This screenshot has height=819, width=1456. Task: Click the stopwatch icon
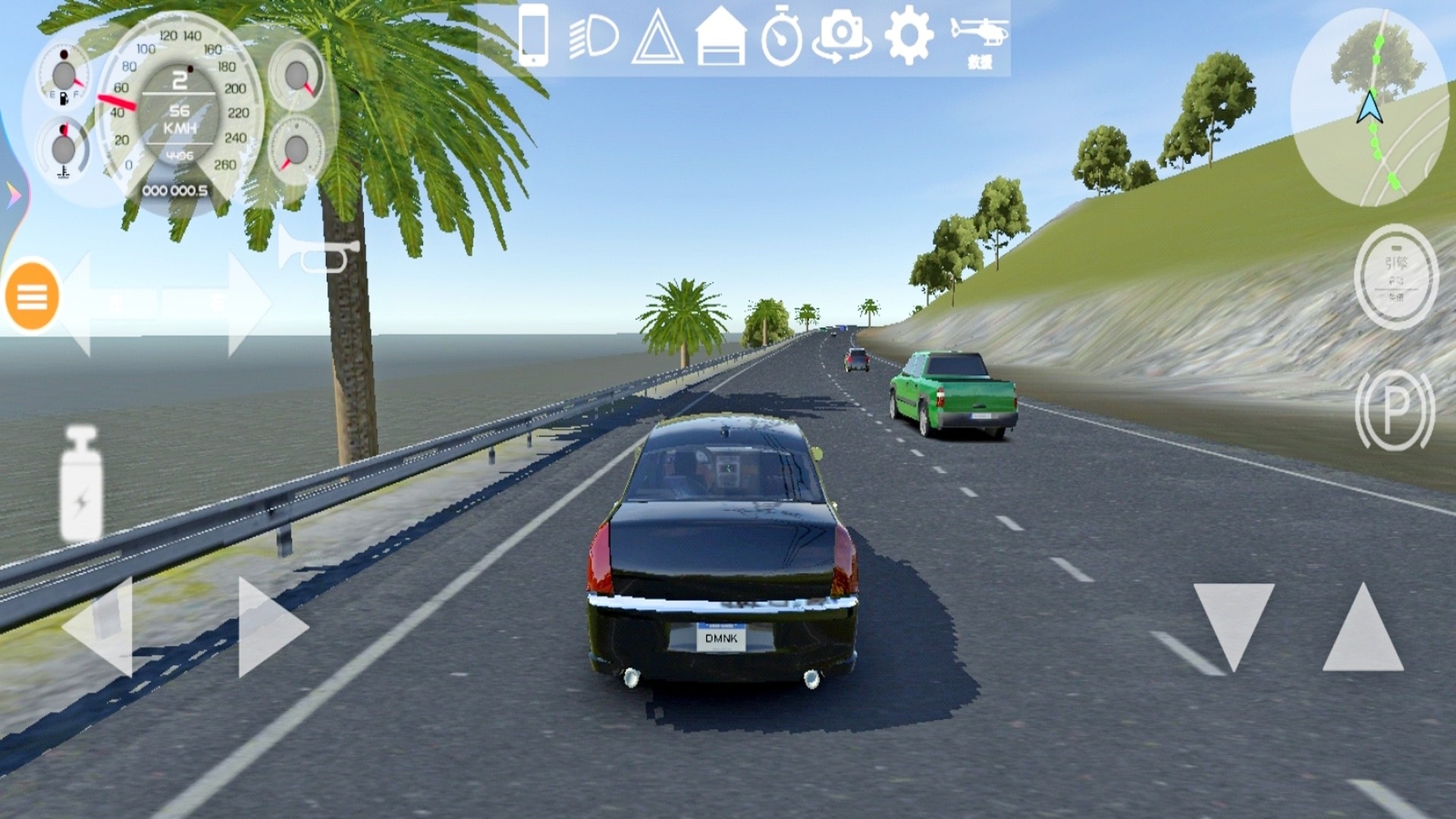(781, 37)
